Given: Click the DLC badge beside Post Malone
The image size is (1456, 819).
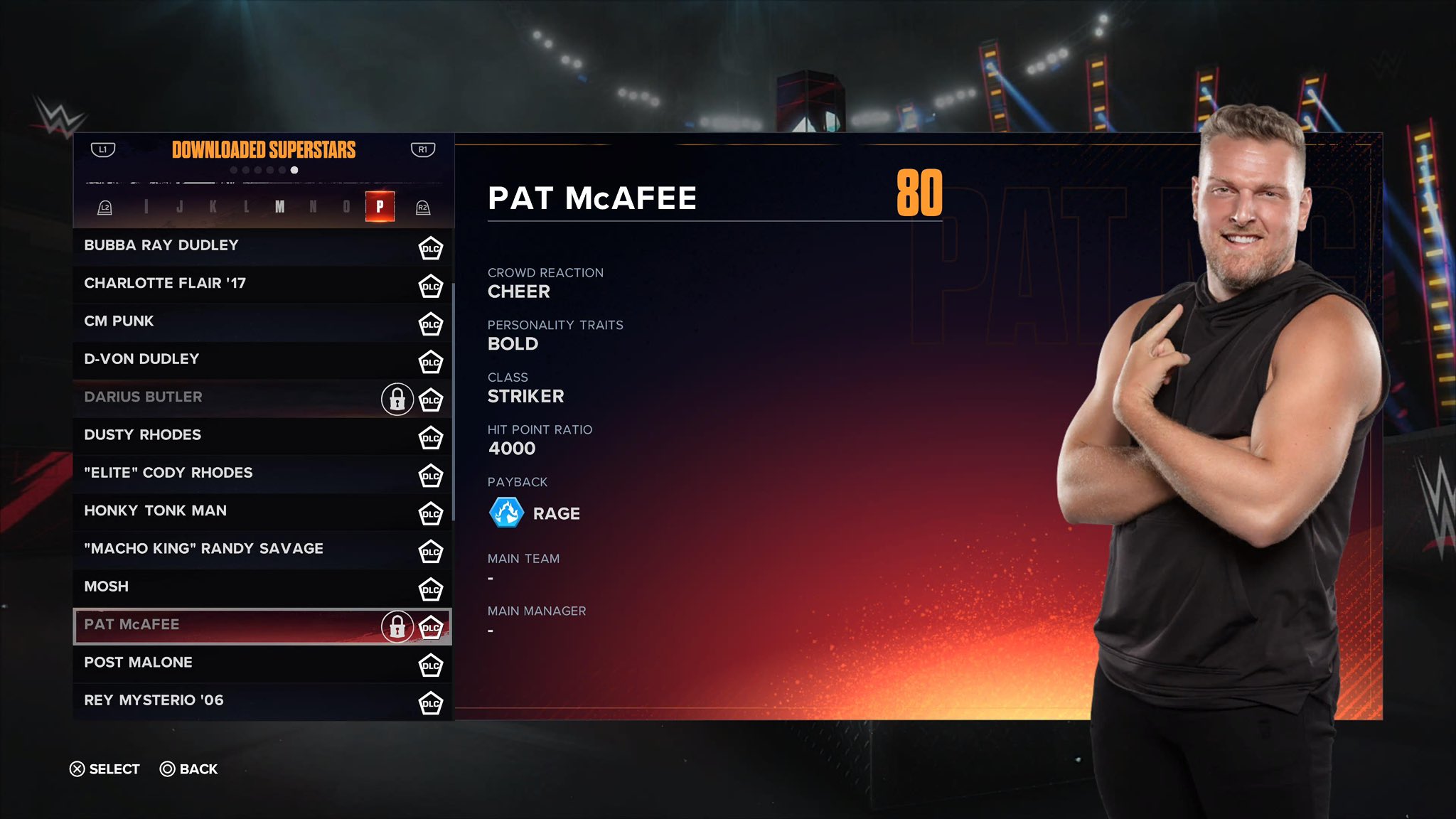Looking at the screenshot, I should point(431,665).
